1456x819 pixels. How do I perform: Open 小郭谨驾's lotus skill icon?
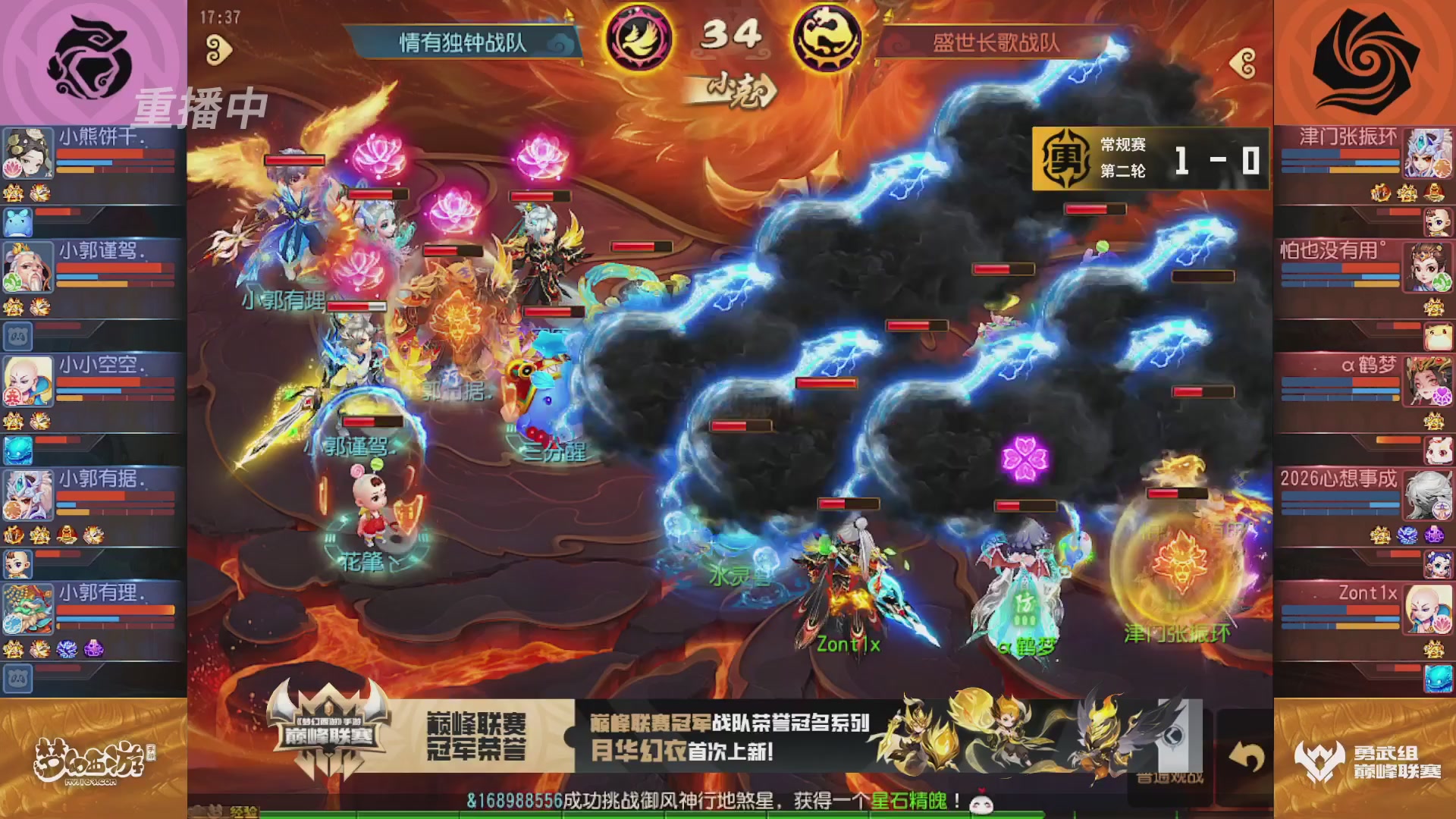click(x=12, y=282)
